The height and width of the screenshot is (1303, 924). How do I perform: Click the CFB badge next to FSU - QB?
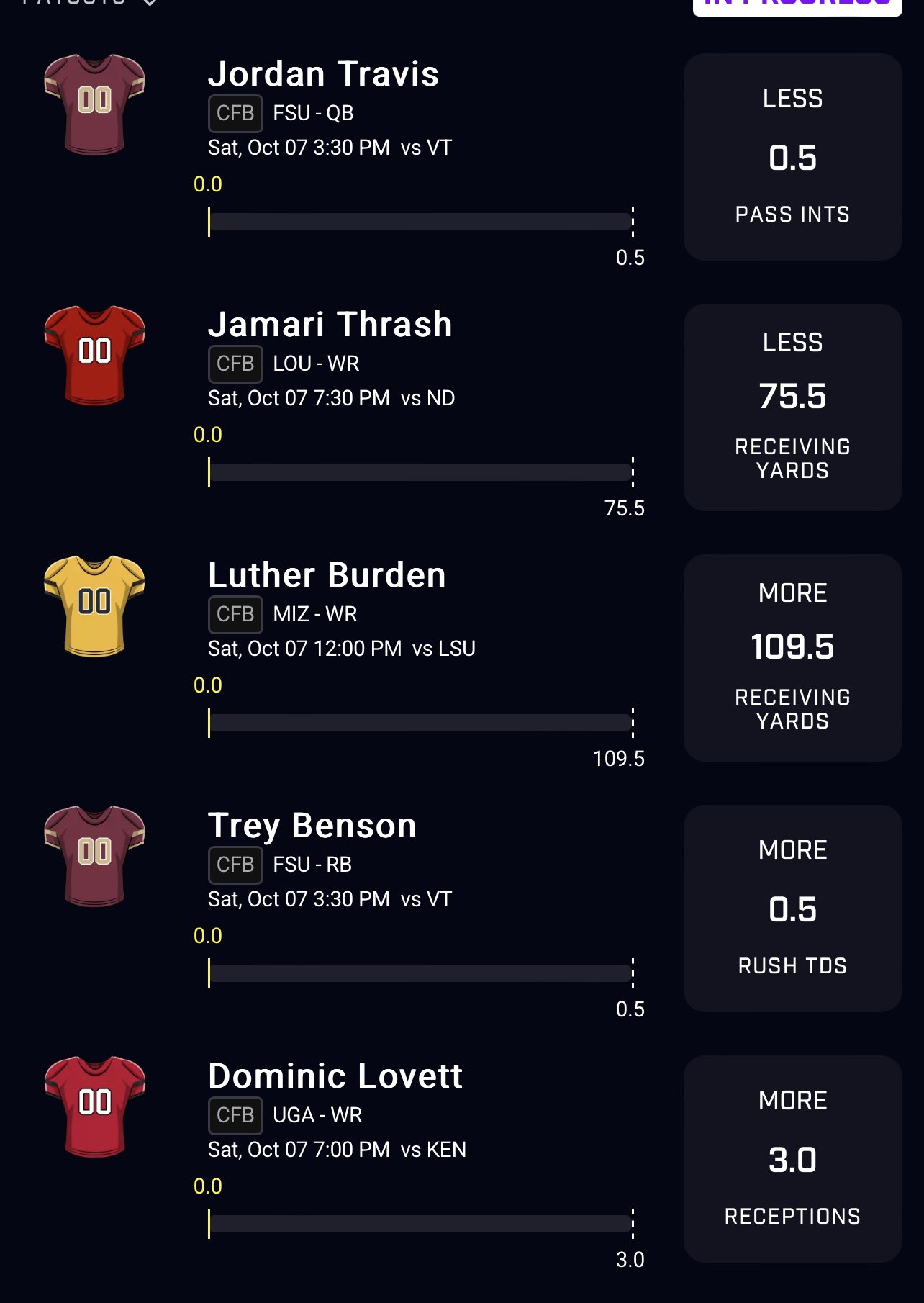pyautogui.click(x=235, y=113)
